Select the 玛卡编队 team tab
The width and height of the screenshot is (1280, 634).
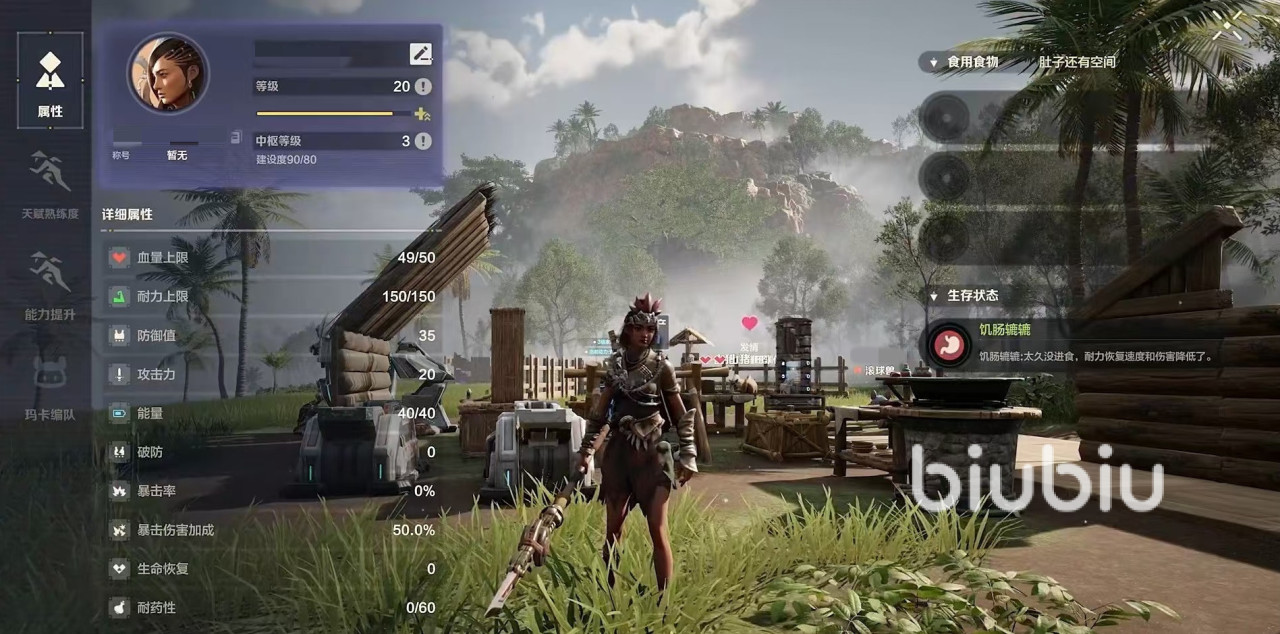[x=50, y=386]
